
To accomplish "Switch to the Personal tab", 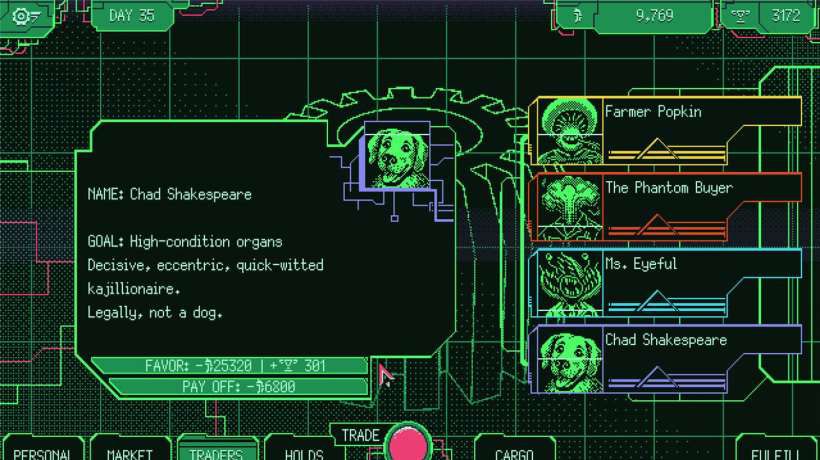I will click(43, 452).
